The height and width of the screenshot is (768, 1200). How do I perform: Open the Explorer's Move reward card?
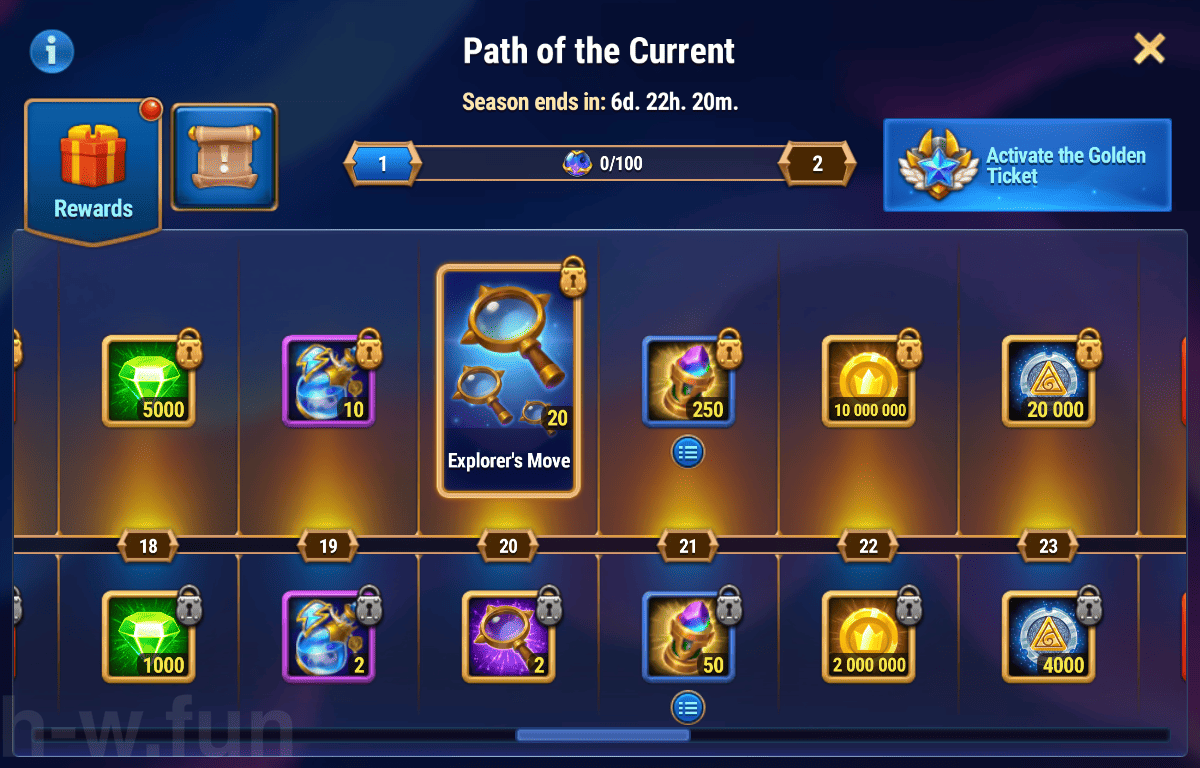tap(509, 381)
